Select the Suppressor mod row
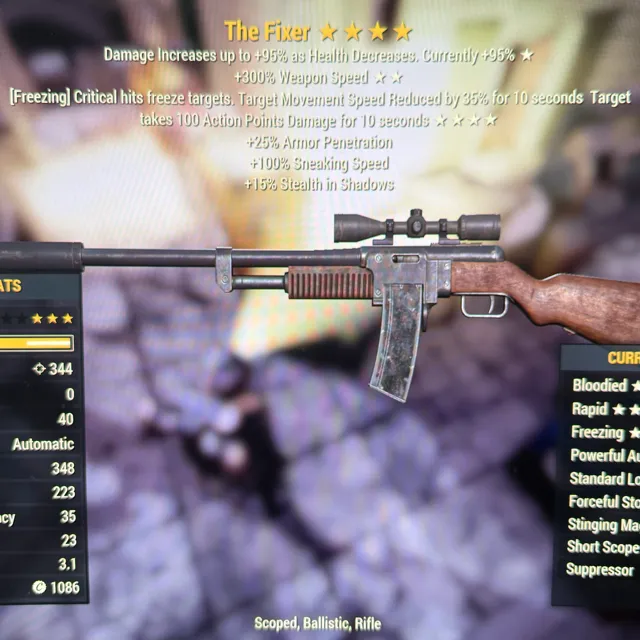The width and height of the screenshot is (640, 640). pos(600,570)
